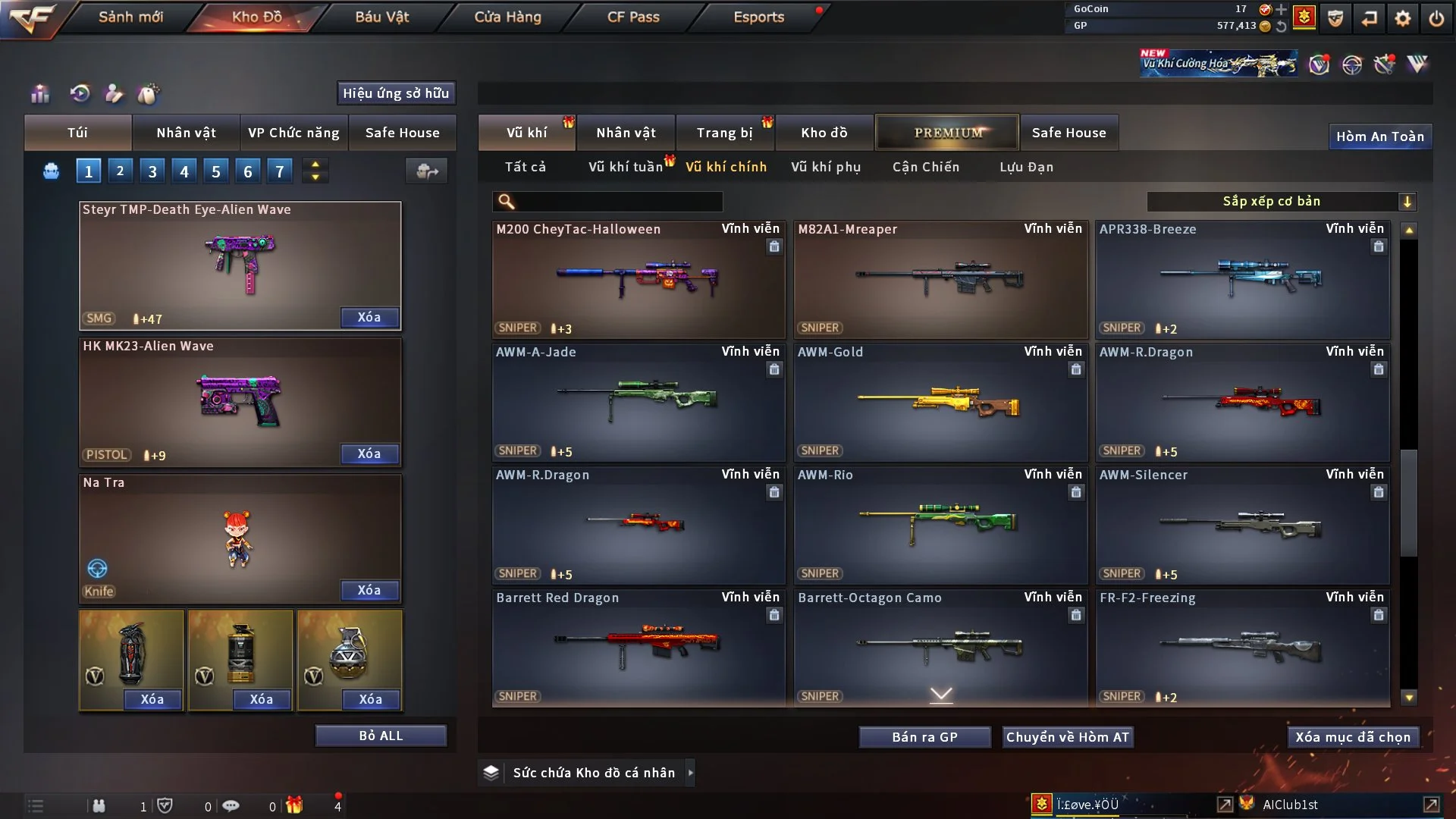
Task: Select bag preset number 3
Action: click(152, 171)
